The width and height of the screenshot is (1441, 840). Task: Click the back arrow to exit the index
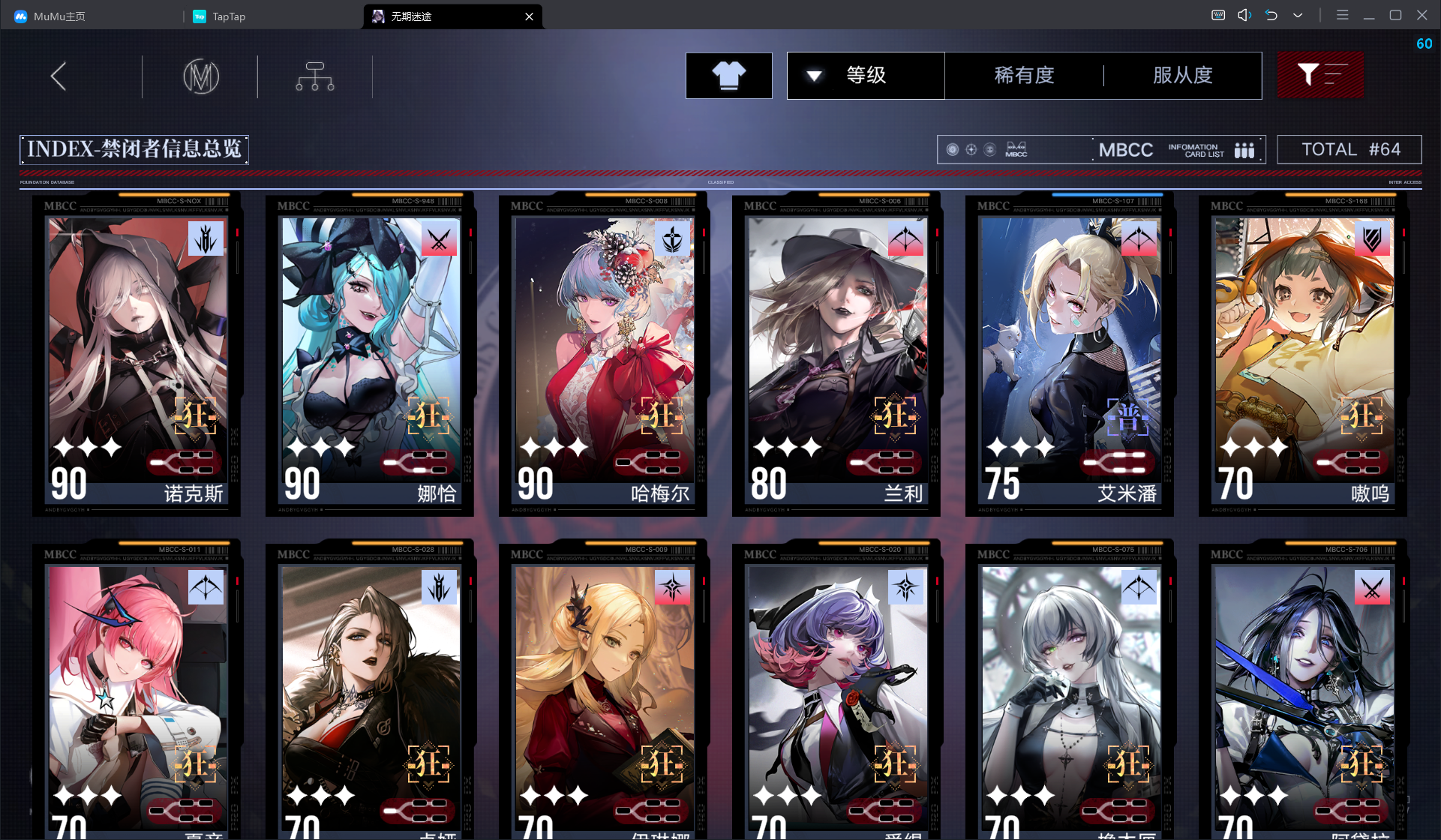pos(58,76)
